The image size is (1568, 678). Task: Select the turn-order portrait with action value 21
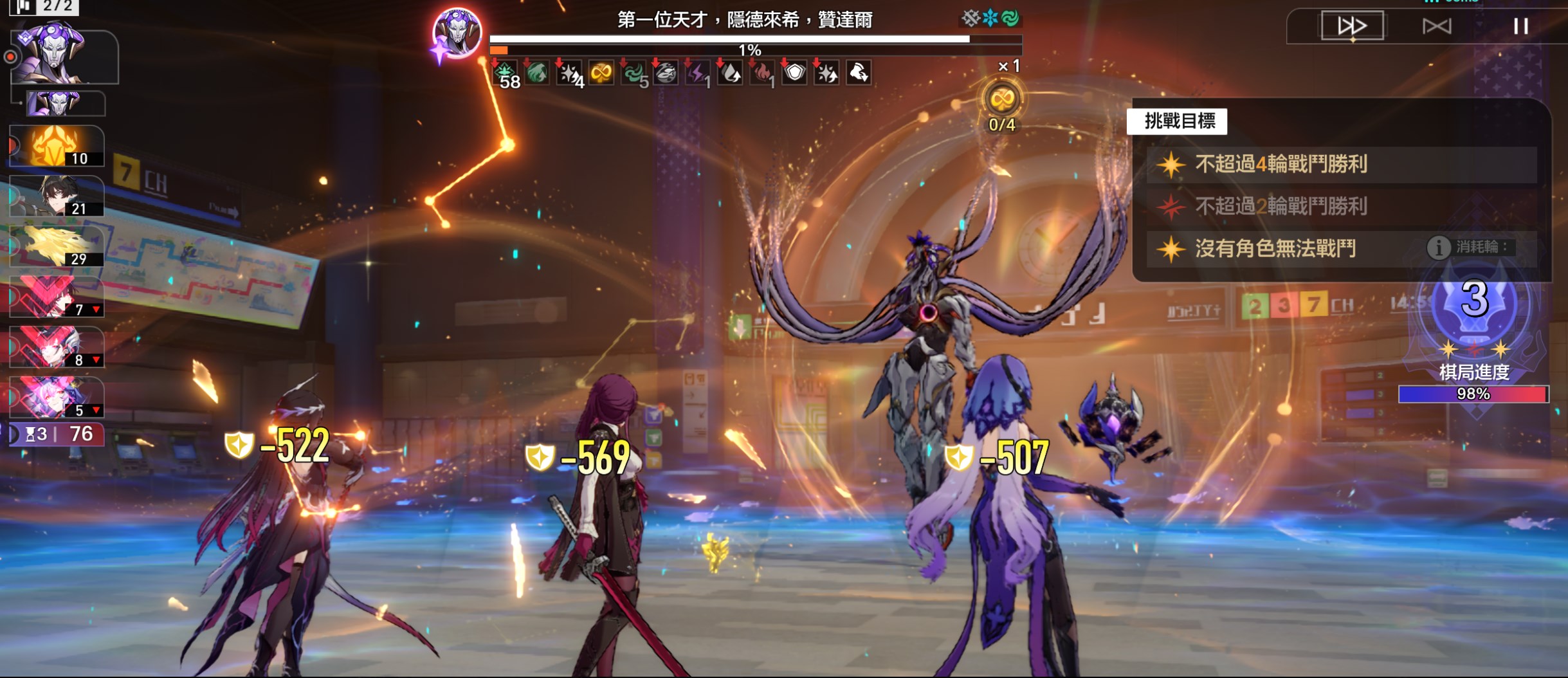click(x=57, y=196)
